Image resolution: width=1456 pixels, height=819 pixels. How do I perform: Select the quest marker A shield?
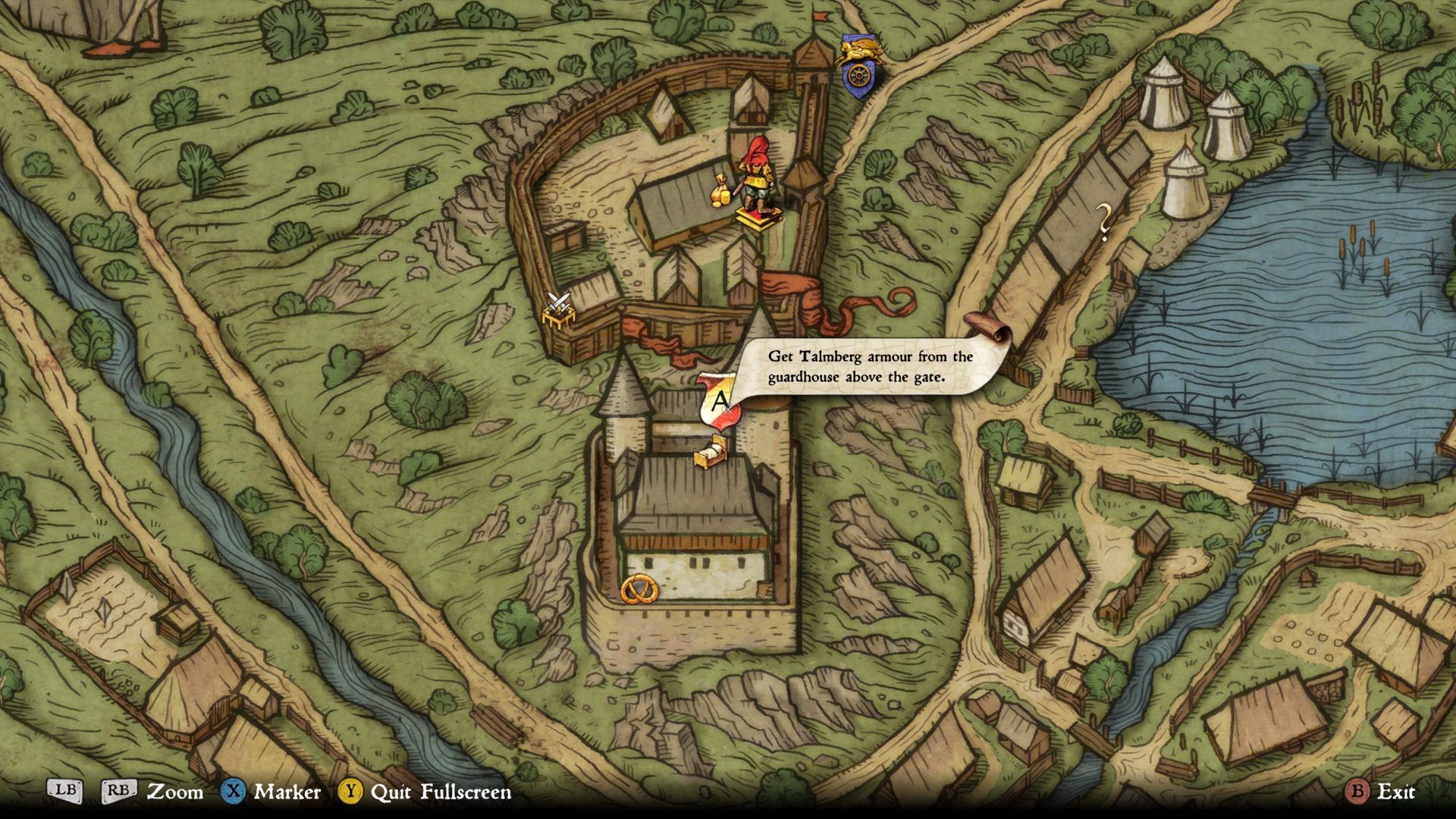[717, 401]
